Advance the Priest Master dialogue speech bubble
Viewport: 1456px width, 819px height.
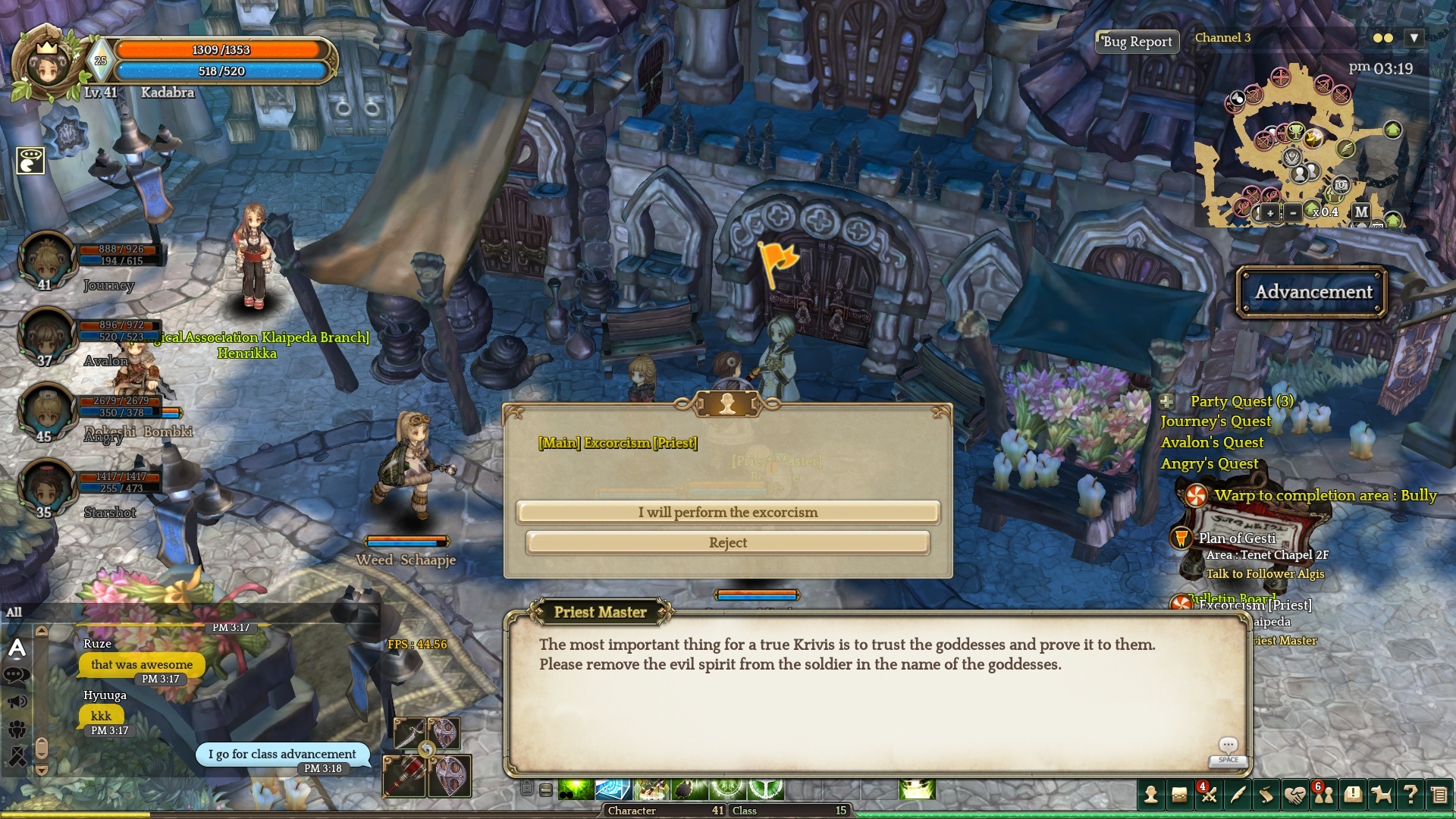[1228, 746]
